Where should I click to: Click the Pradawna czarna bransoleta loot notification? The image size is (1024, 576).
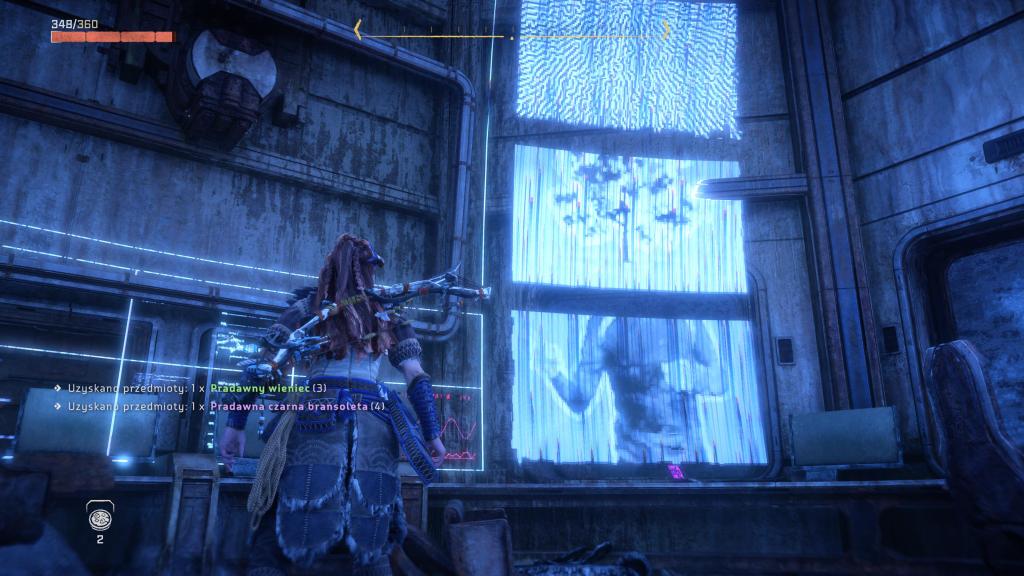(218, 407)
